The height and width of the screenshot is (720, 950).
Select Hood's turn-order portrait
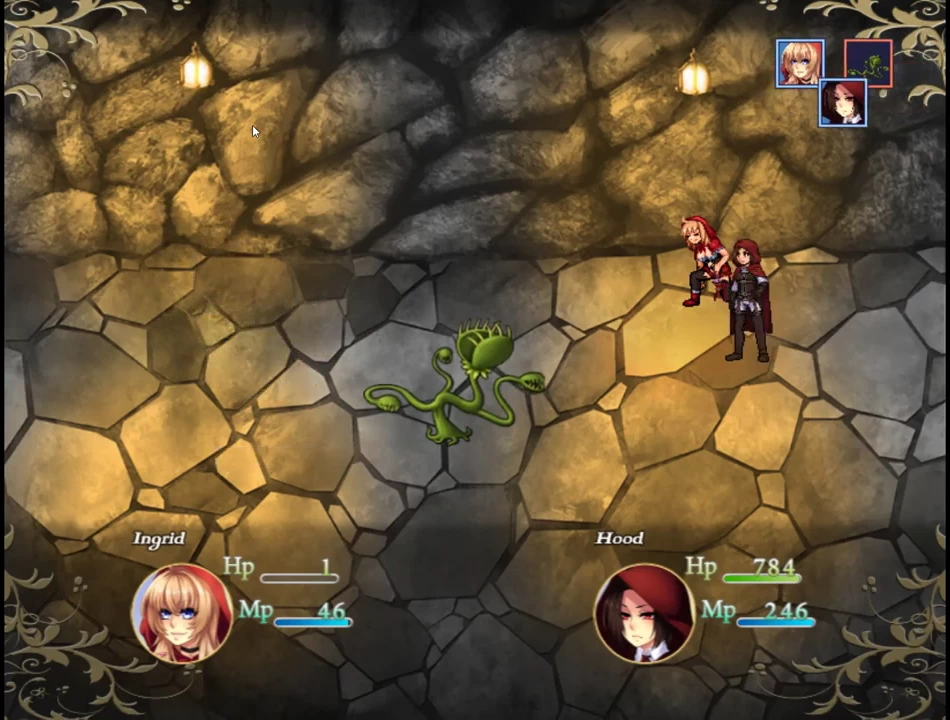coord(843,102)
